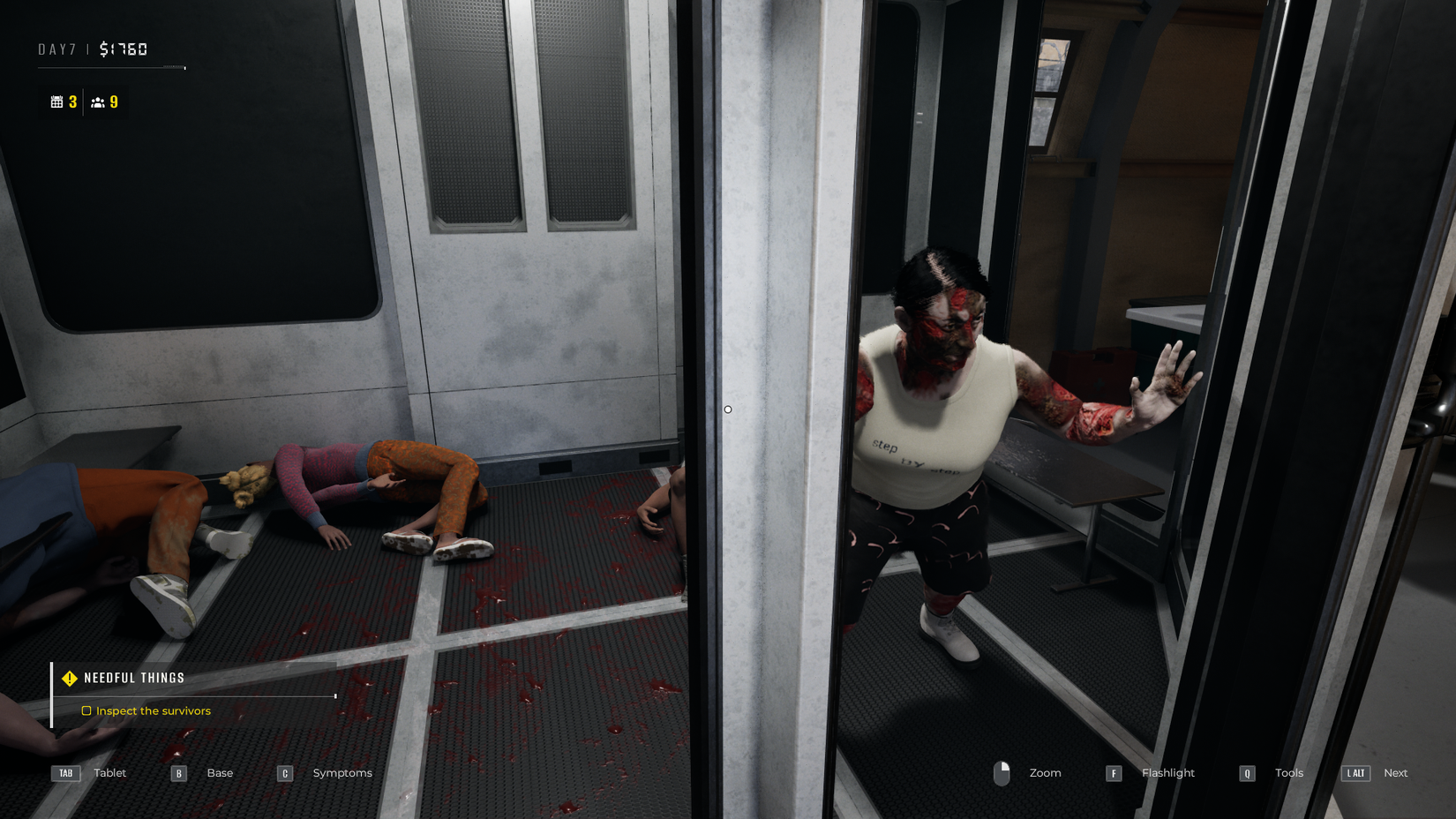Select the Symptoms label
The height and width of the screenshot is (819, 1456).
point(342,772)
